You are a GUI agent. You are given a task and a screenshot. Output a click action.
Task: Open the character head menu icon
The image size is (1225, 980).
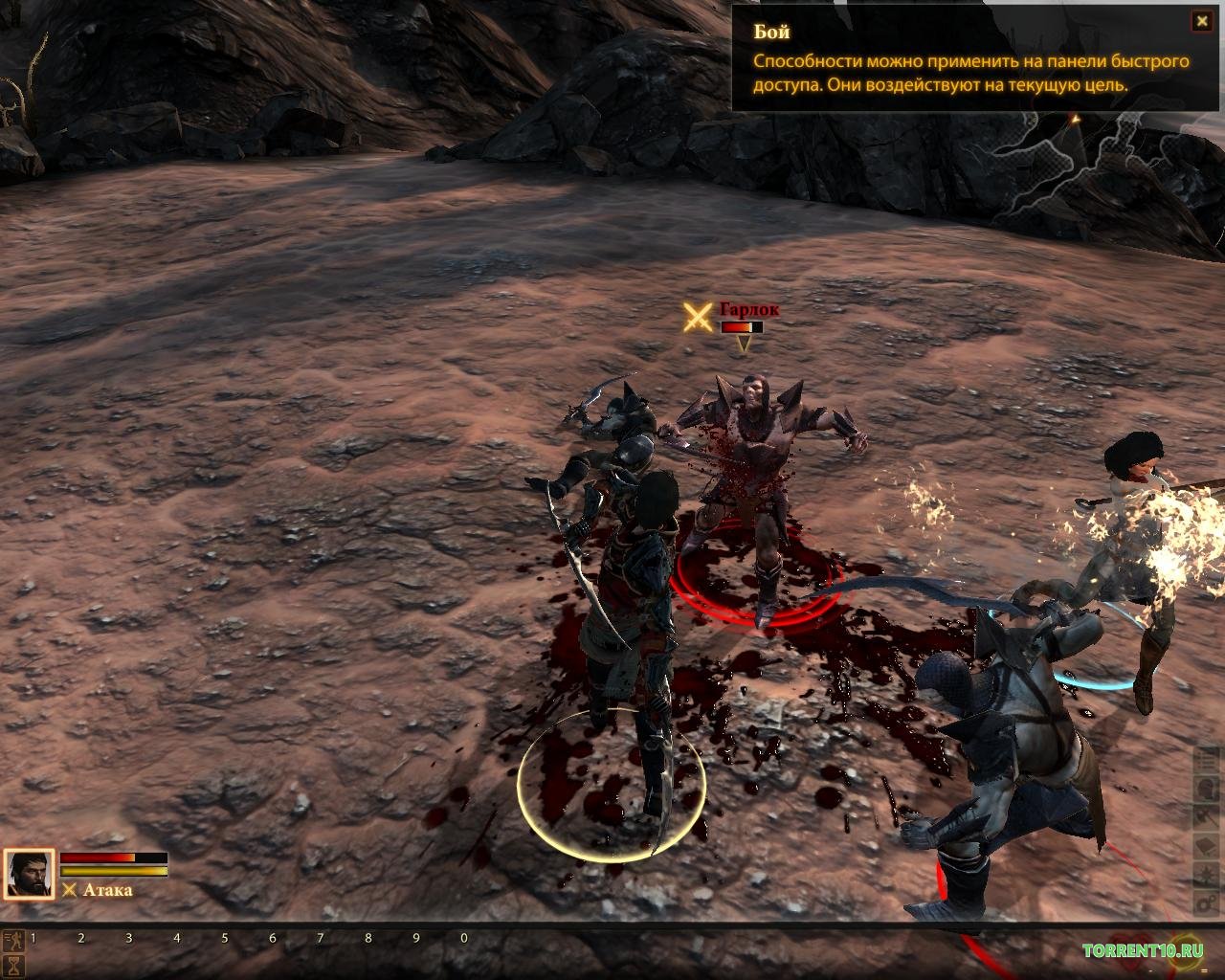click(x=1207, y=788)
